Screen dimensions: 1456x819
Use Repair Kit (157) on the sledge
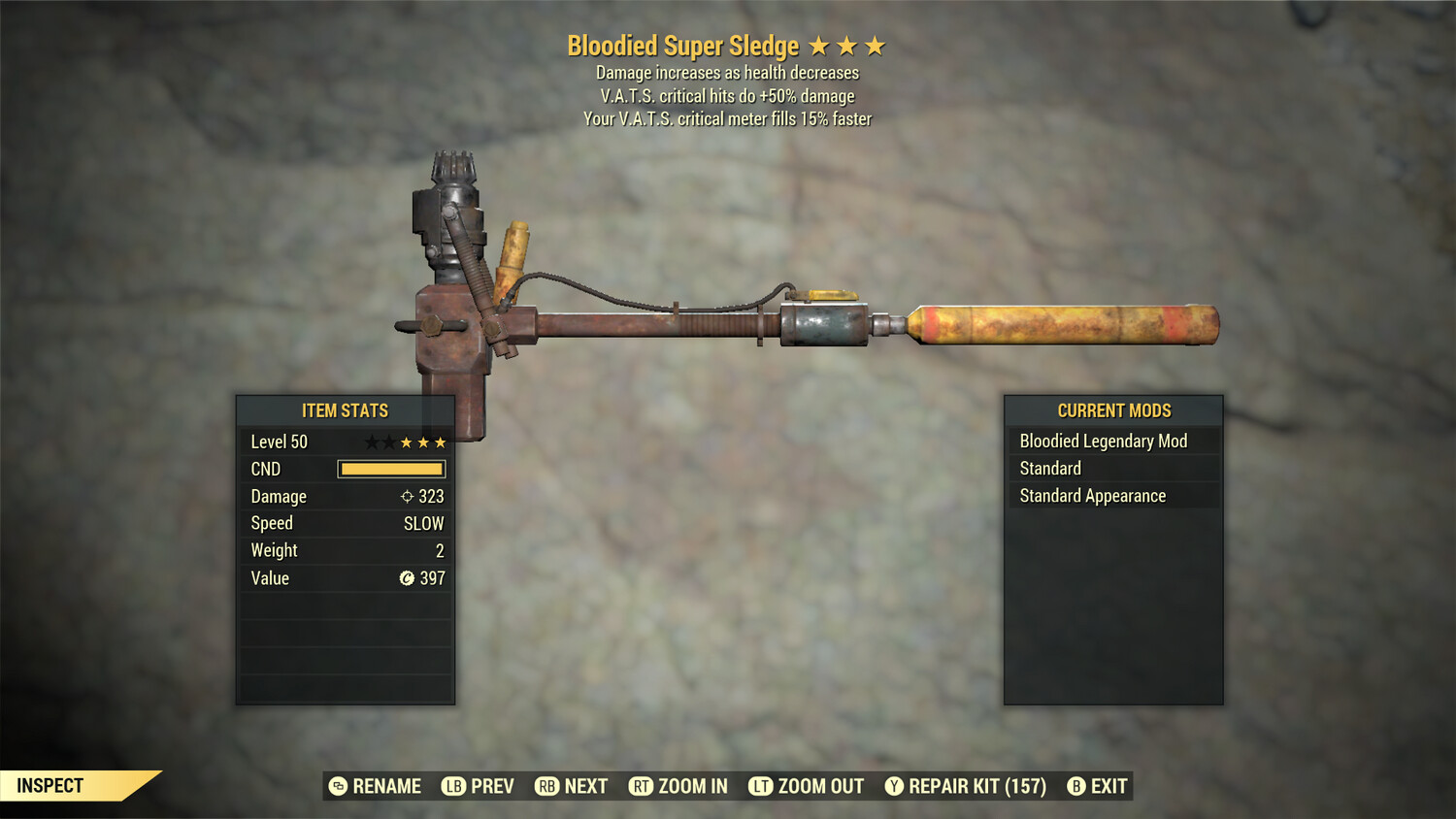[965, 786]
